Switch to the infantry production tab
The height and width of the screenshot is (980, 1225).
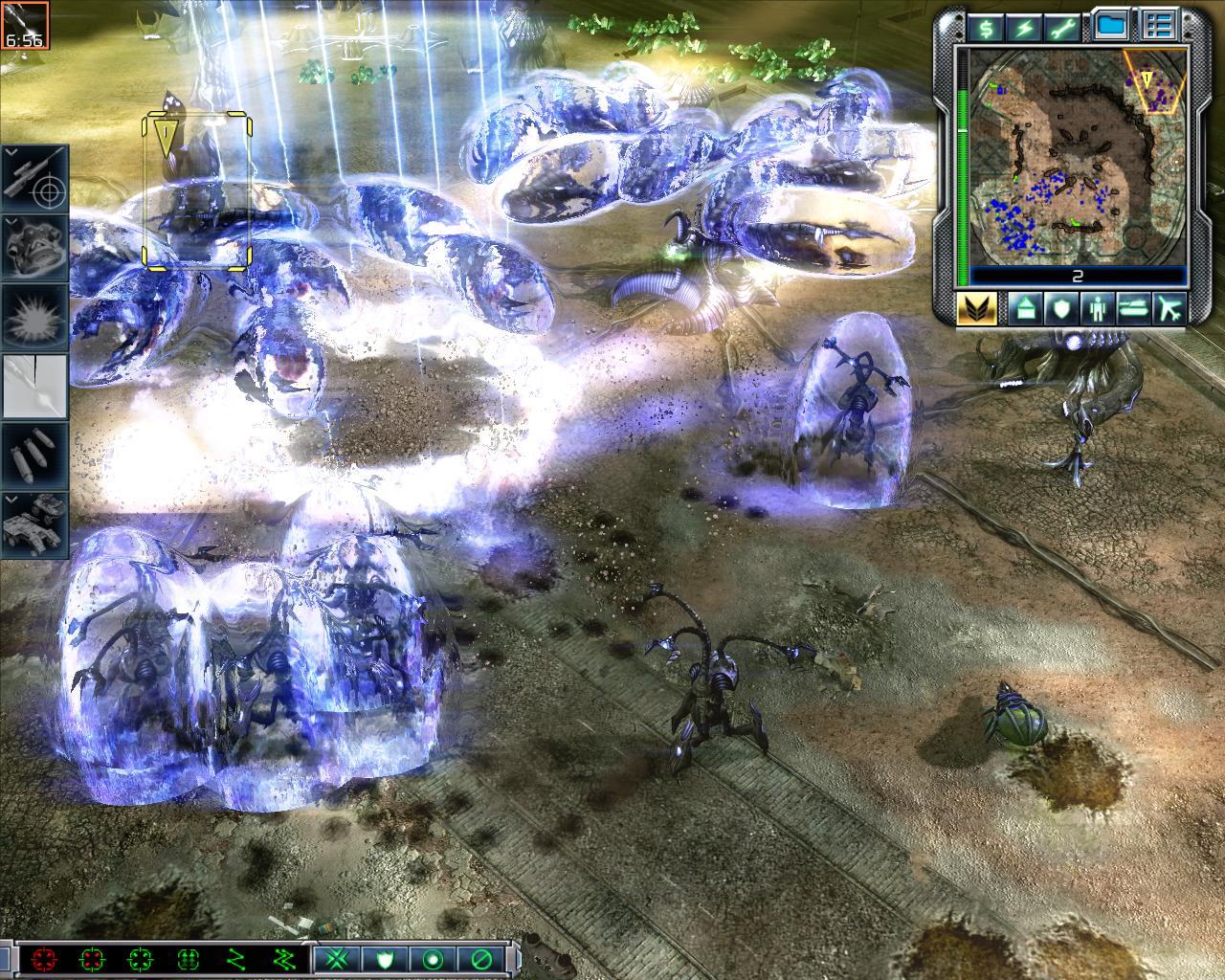point(1096,308)
